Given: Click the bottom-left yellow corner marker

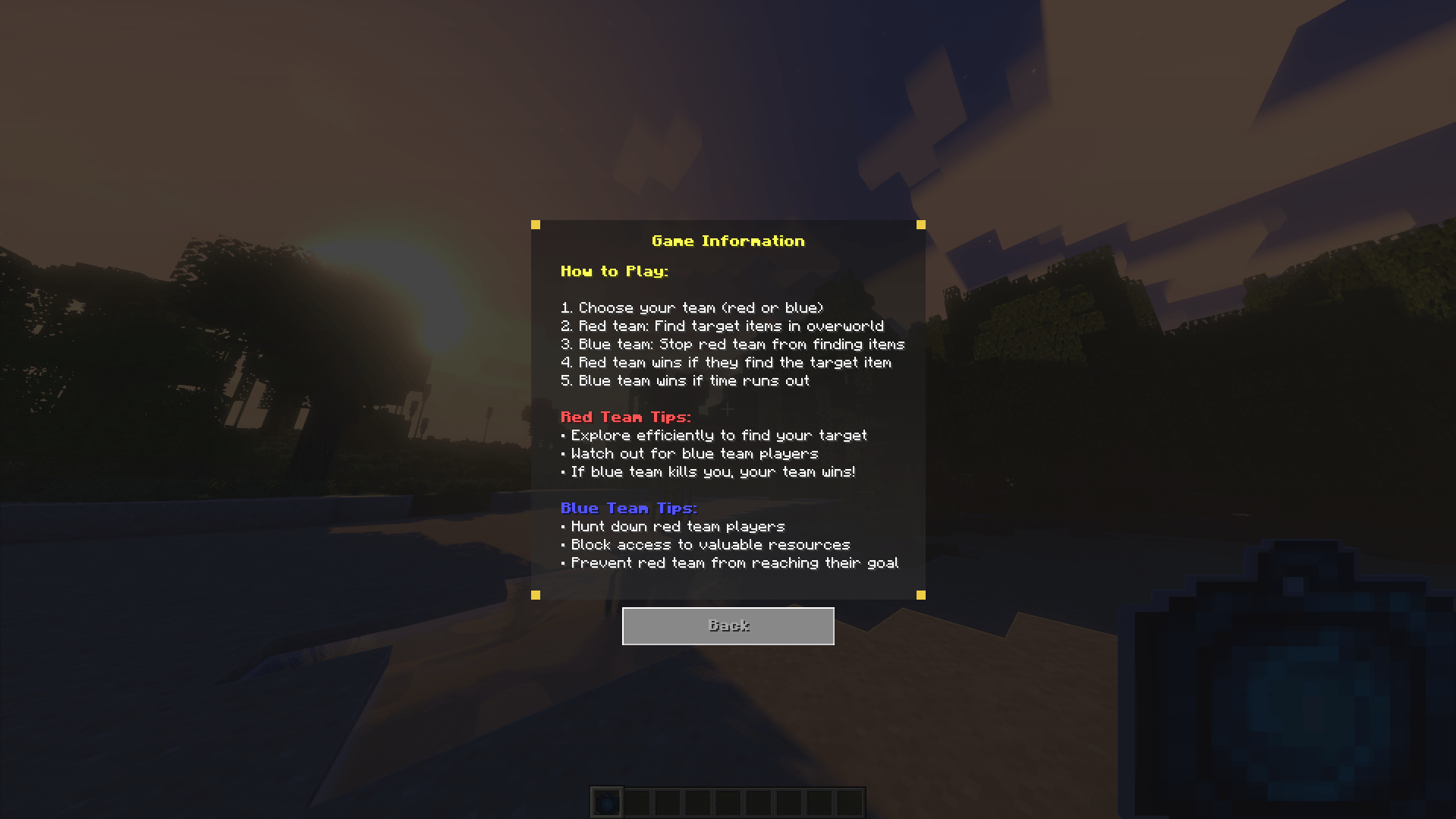Looking at the screenshot, I should pos(536,594).
